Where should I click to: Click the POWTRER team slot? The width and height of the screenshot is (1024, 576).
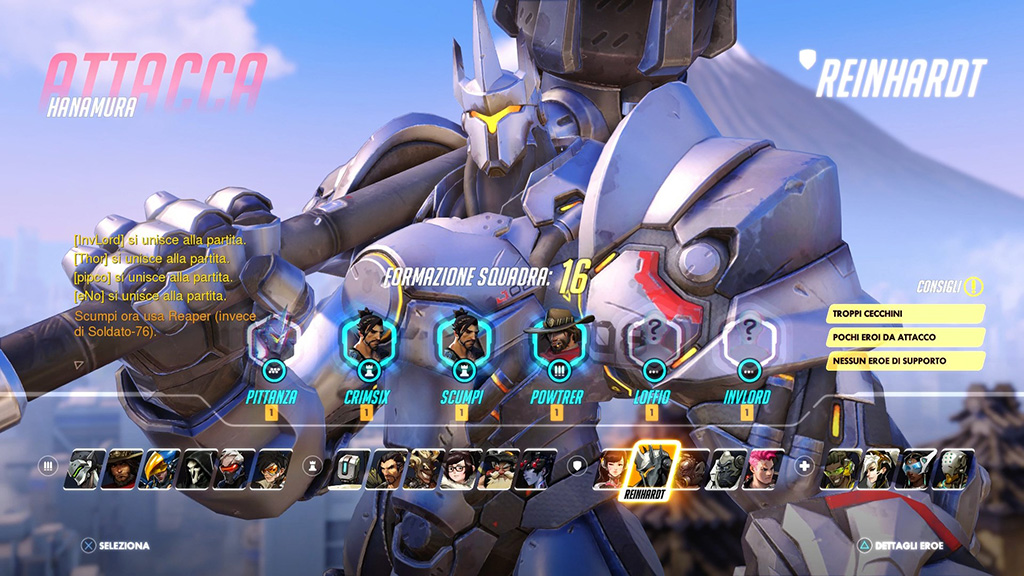coord(558,345)
